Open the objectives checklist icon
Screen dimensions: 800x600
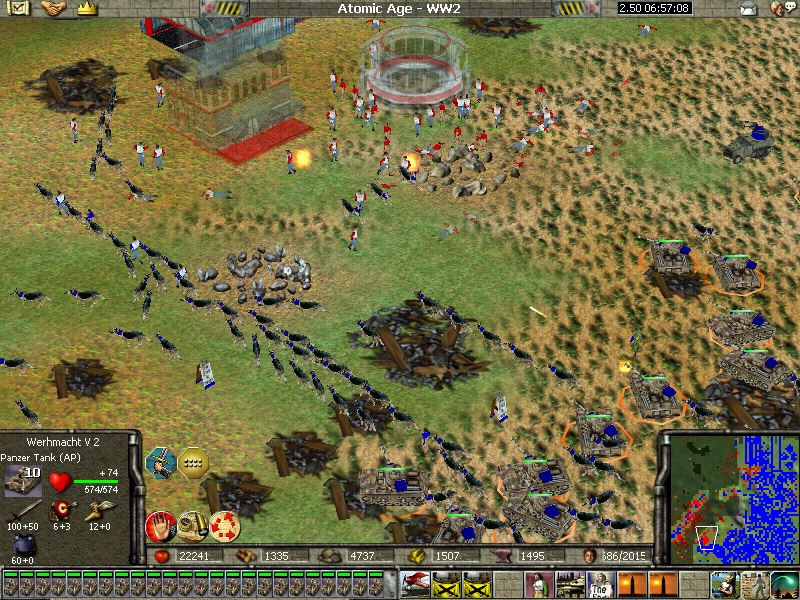(20, 8)
